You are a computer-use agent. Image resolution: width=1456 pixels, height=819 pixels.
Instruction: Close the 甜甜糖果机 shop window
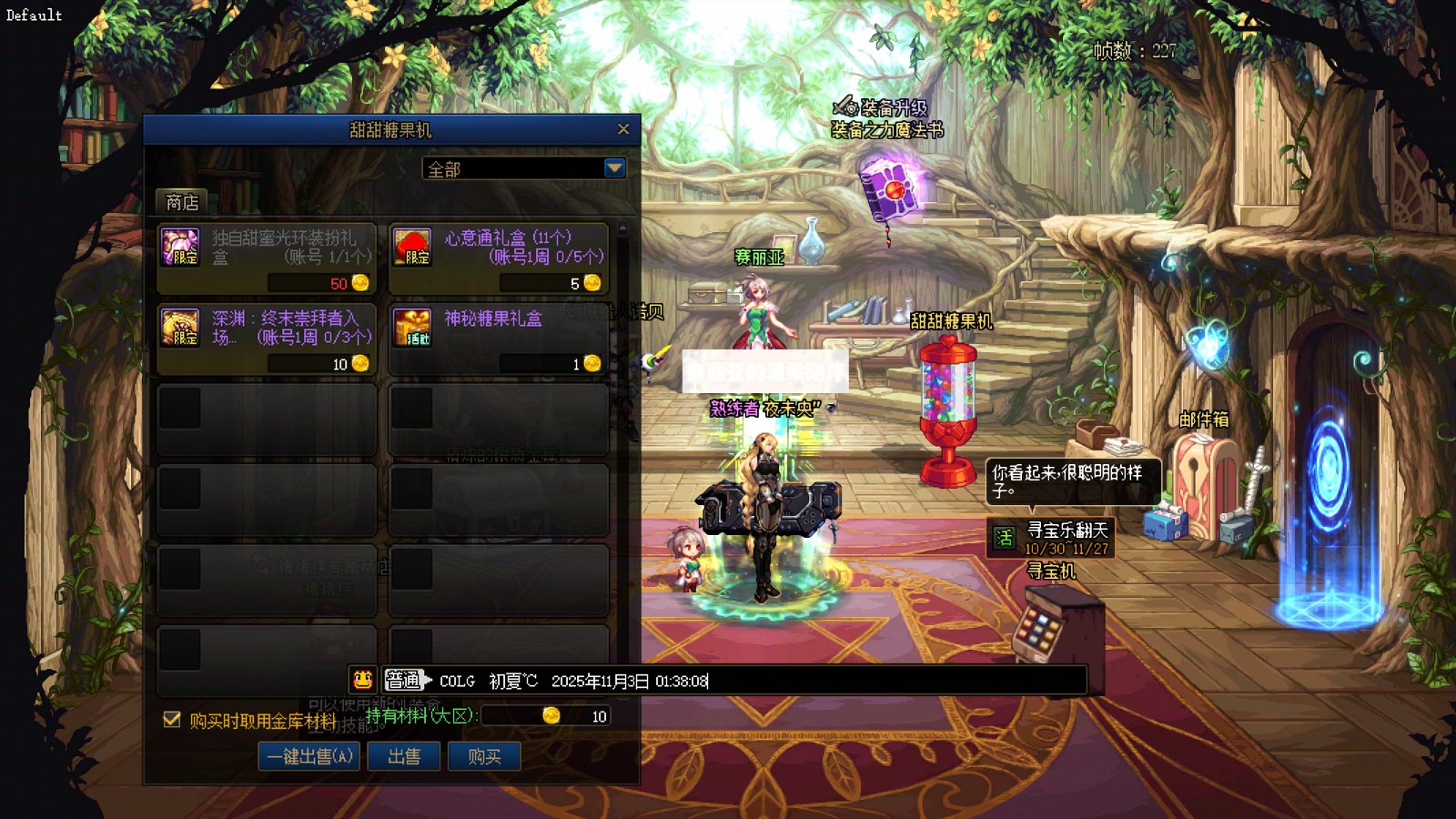(x=623, y=129)
